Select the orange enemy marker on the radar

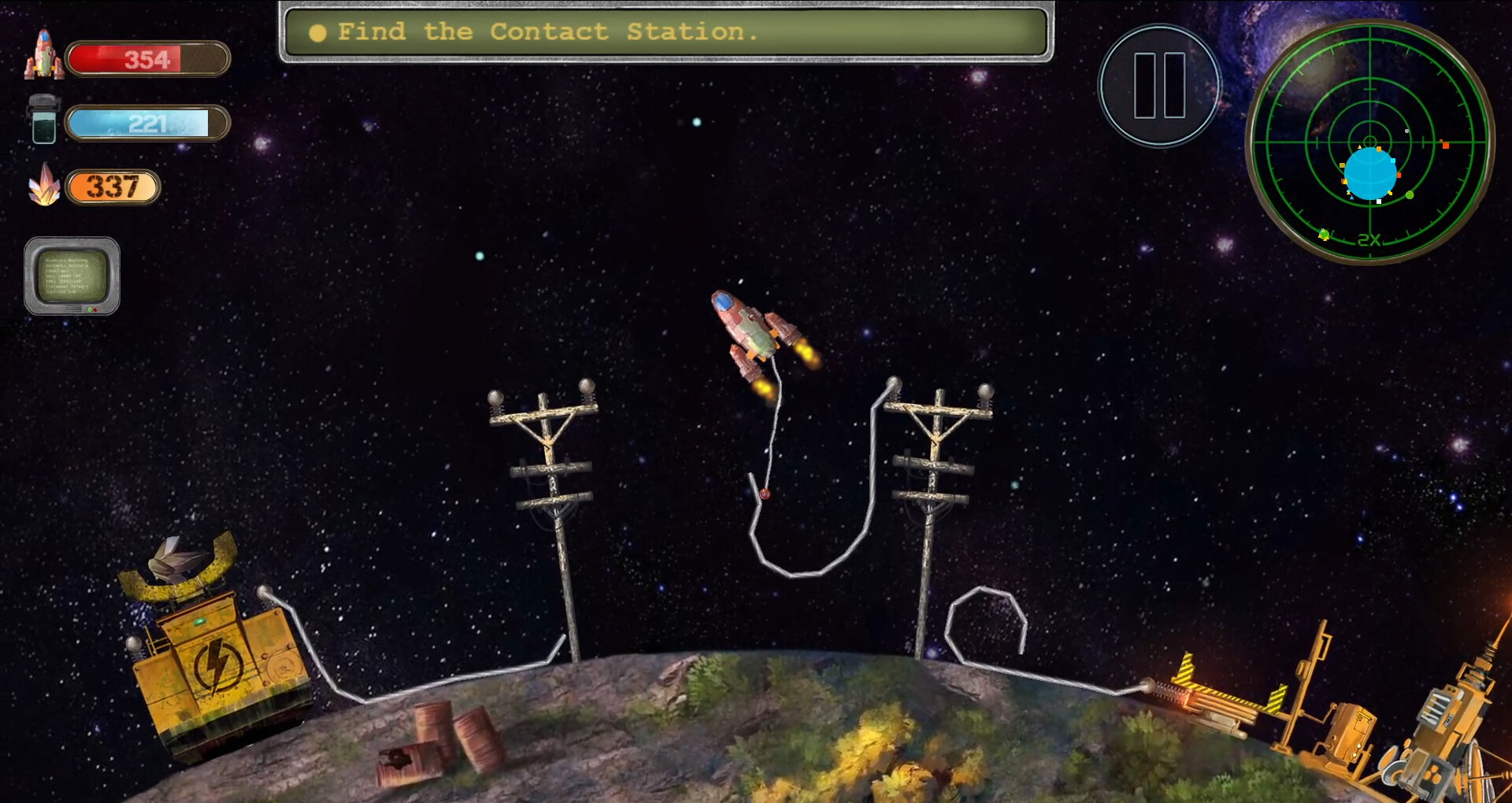(1446, 145)
